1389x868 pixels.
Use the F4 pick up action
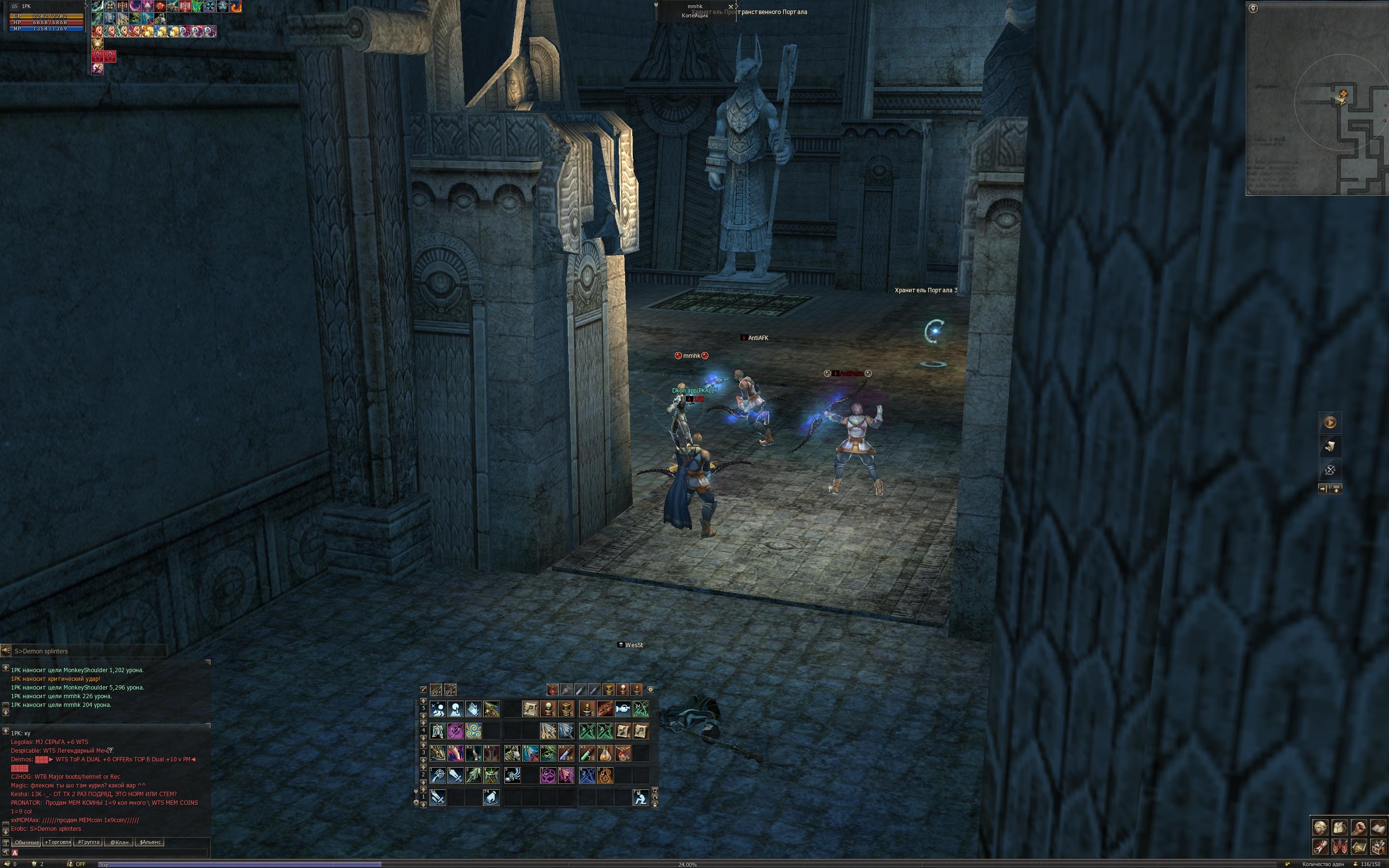491,798
